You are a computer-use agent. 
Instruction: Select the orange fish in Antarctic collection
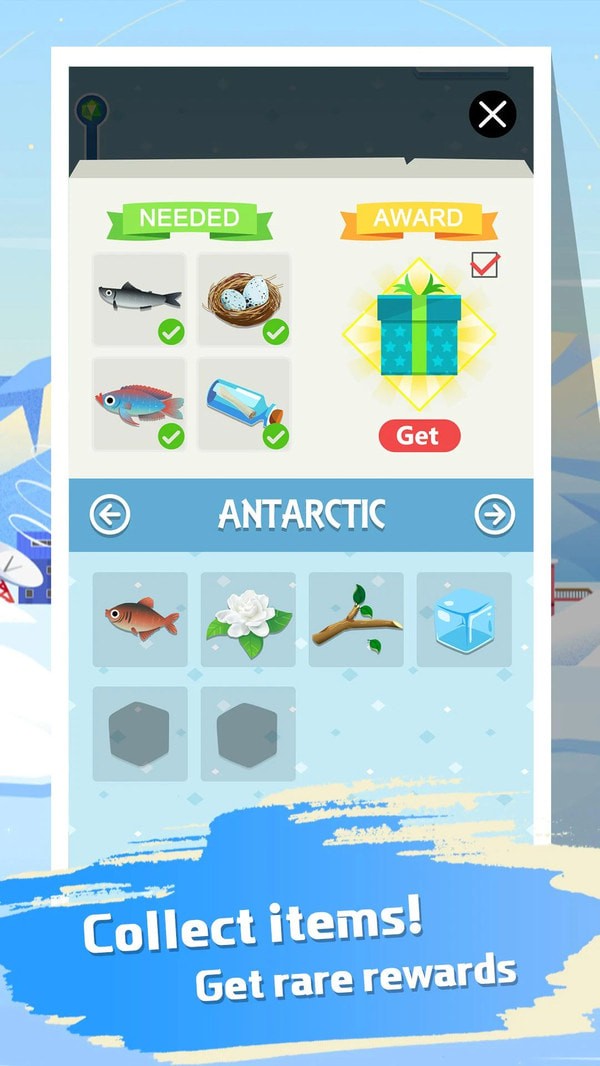pos(140,619)
